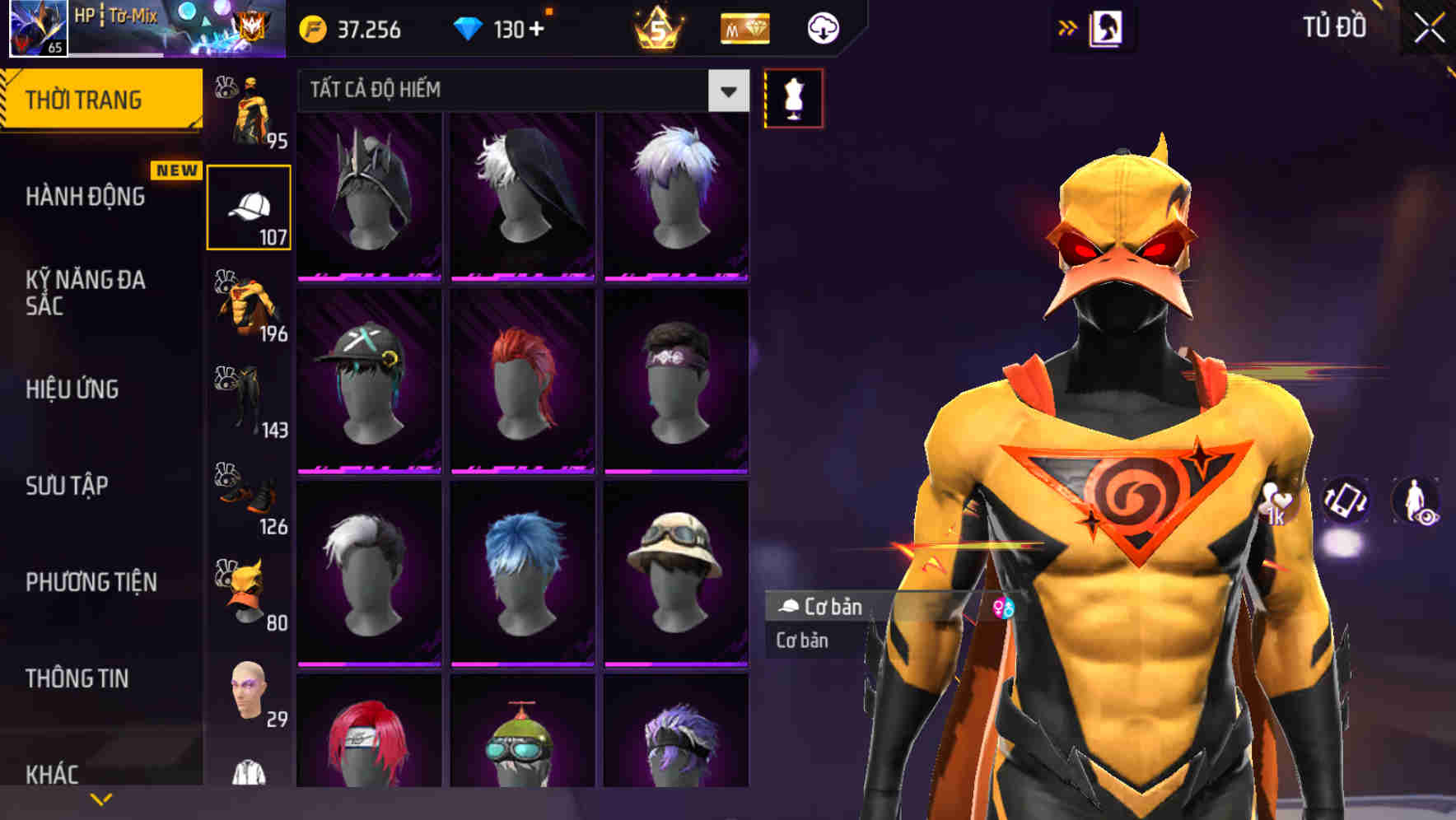
Task: Toggle the mannequin display option
Action: 792,97
